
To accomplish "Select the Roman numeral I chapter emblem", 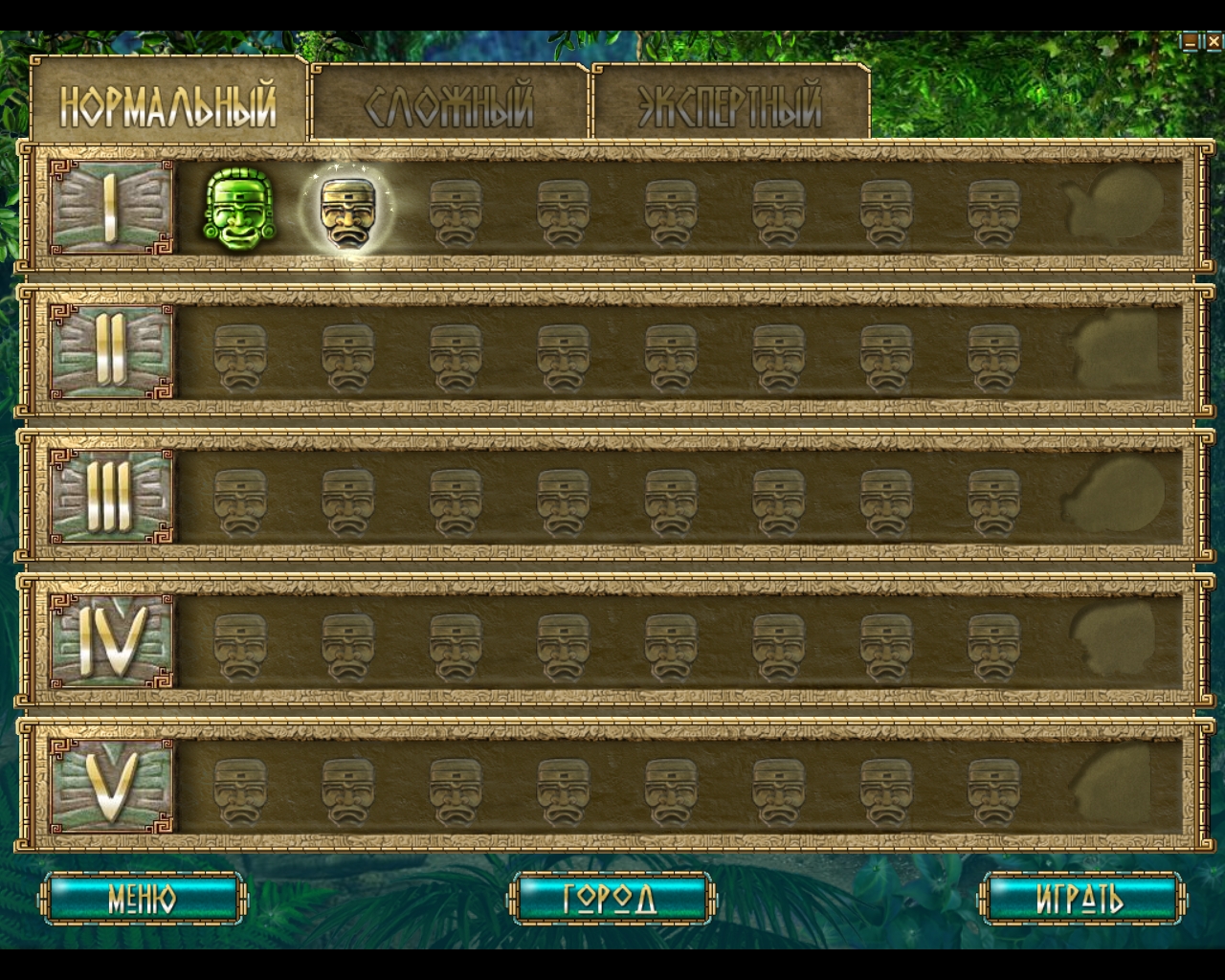I will pyautogui.click(x=113, y=206).
